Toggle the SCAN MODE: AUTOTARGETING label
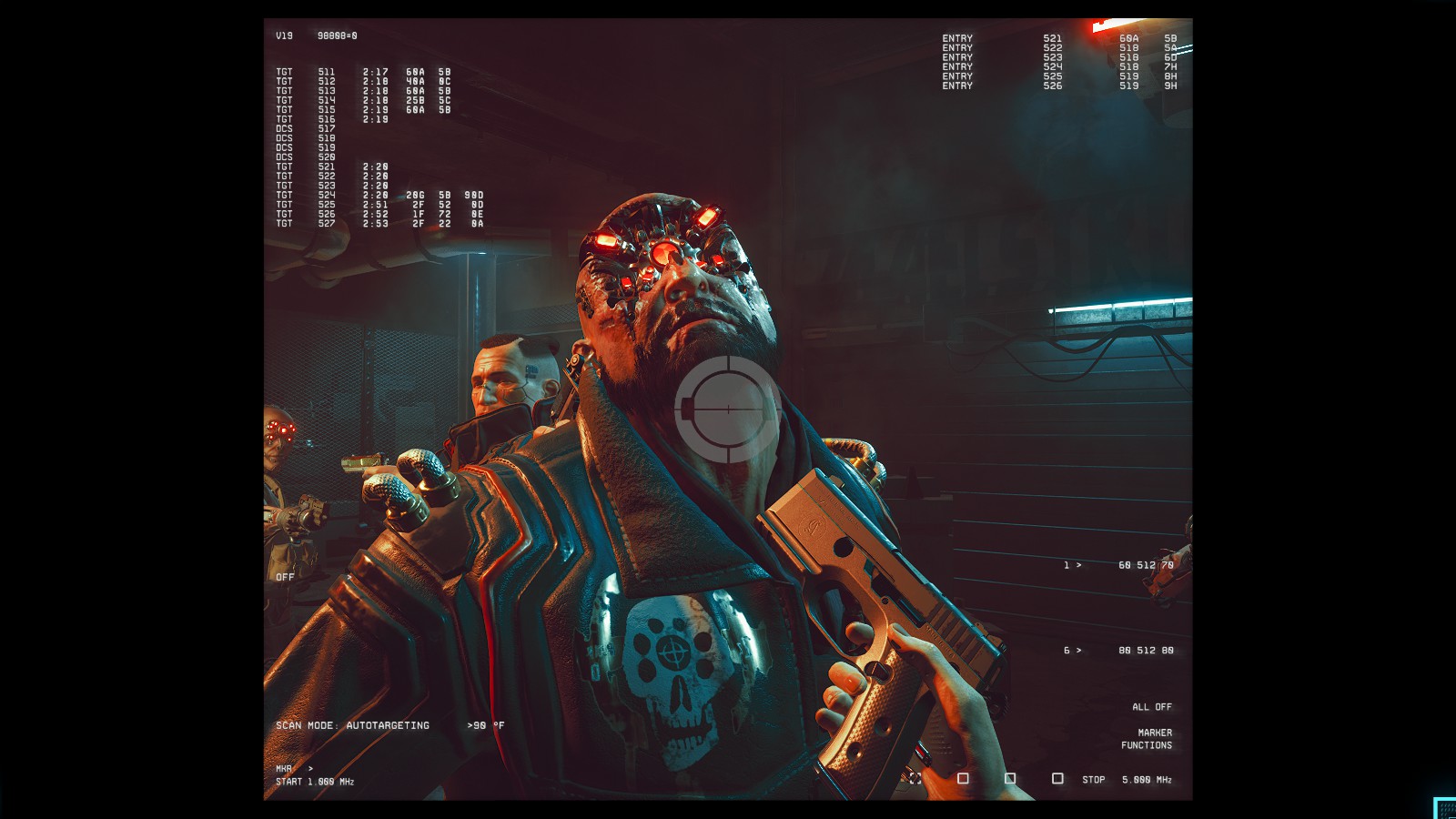Screen dimensions: 1456x819 (x=352, y=725)
